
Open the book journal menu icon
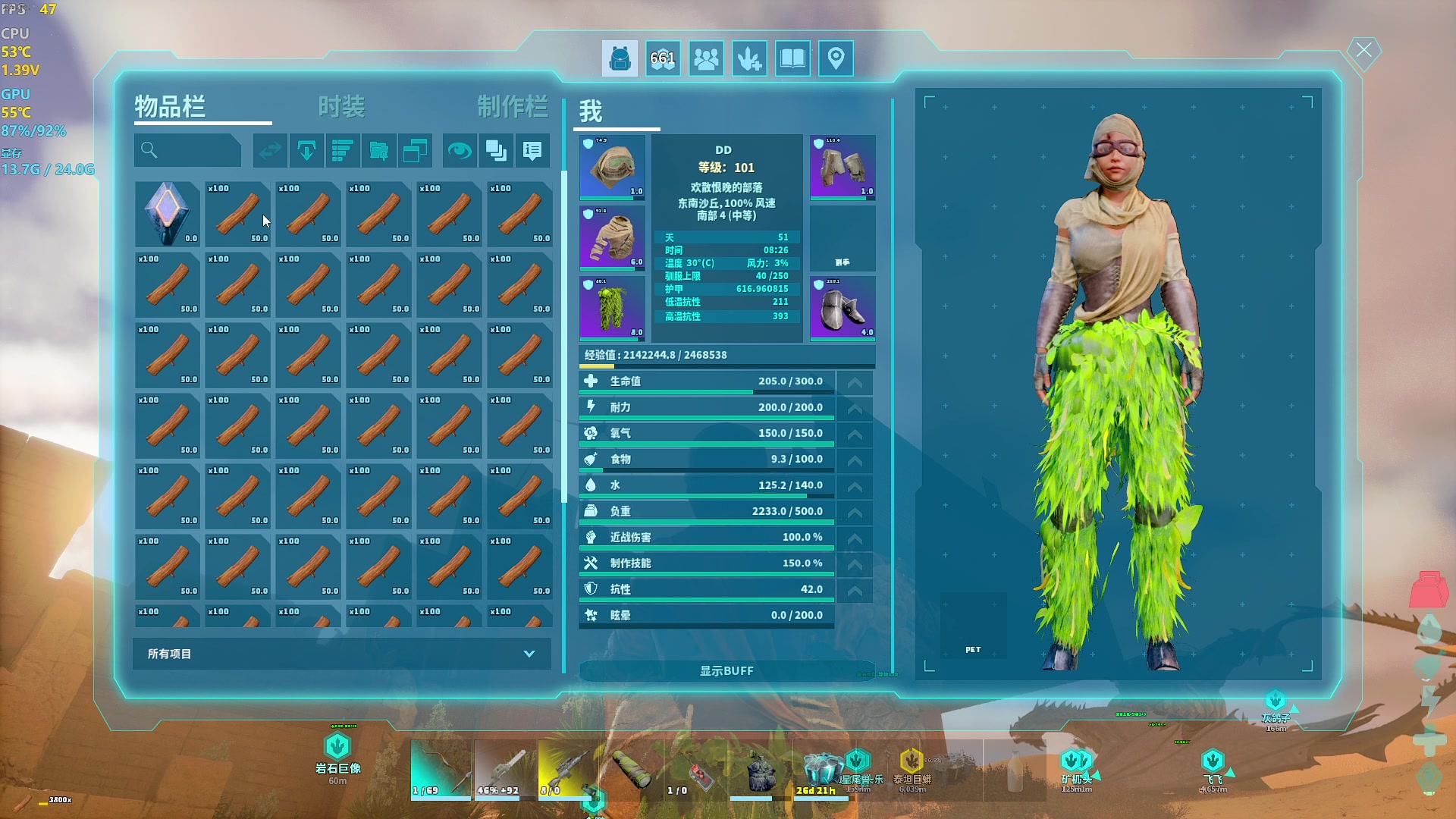[792, 58]
